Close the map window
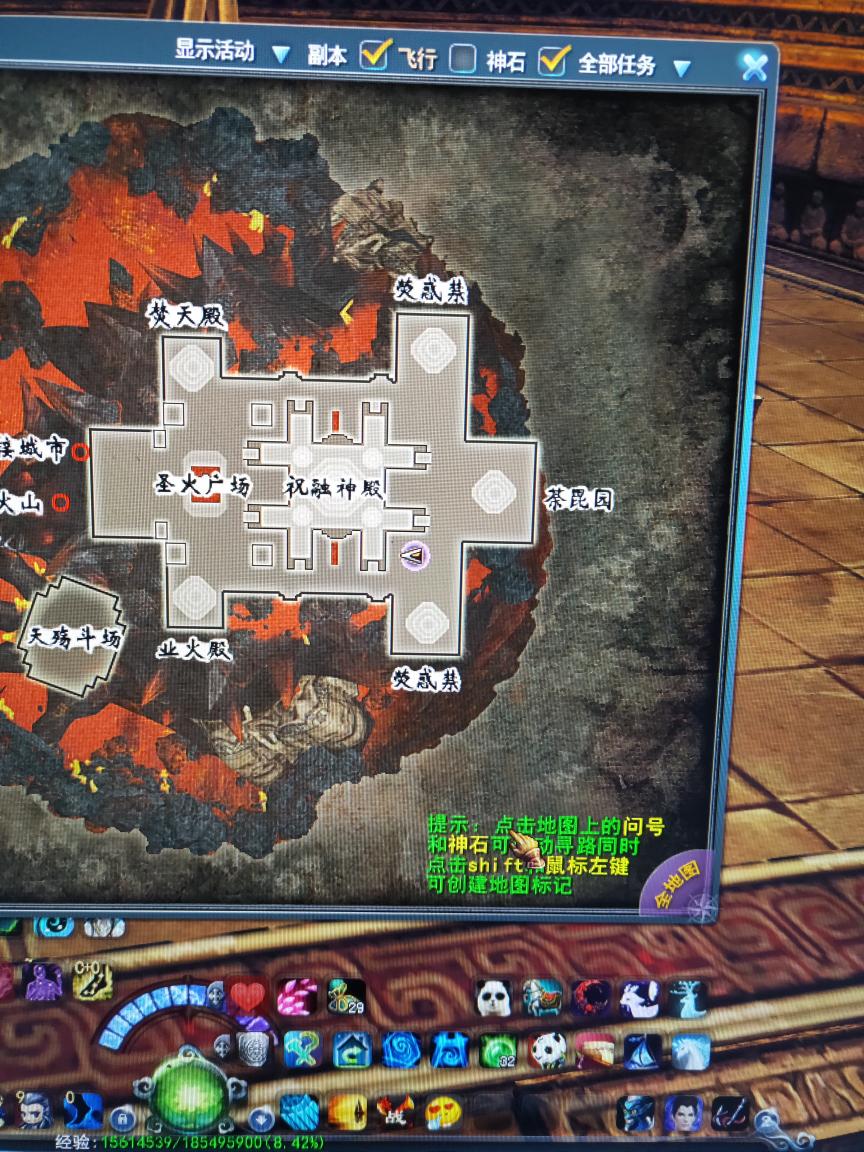The height and width of the screenshot is (1152, 864). point(753,66)
